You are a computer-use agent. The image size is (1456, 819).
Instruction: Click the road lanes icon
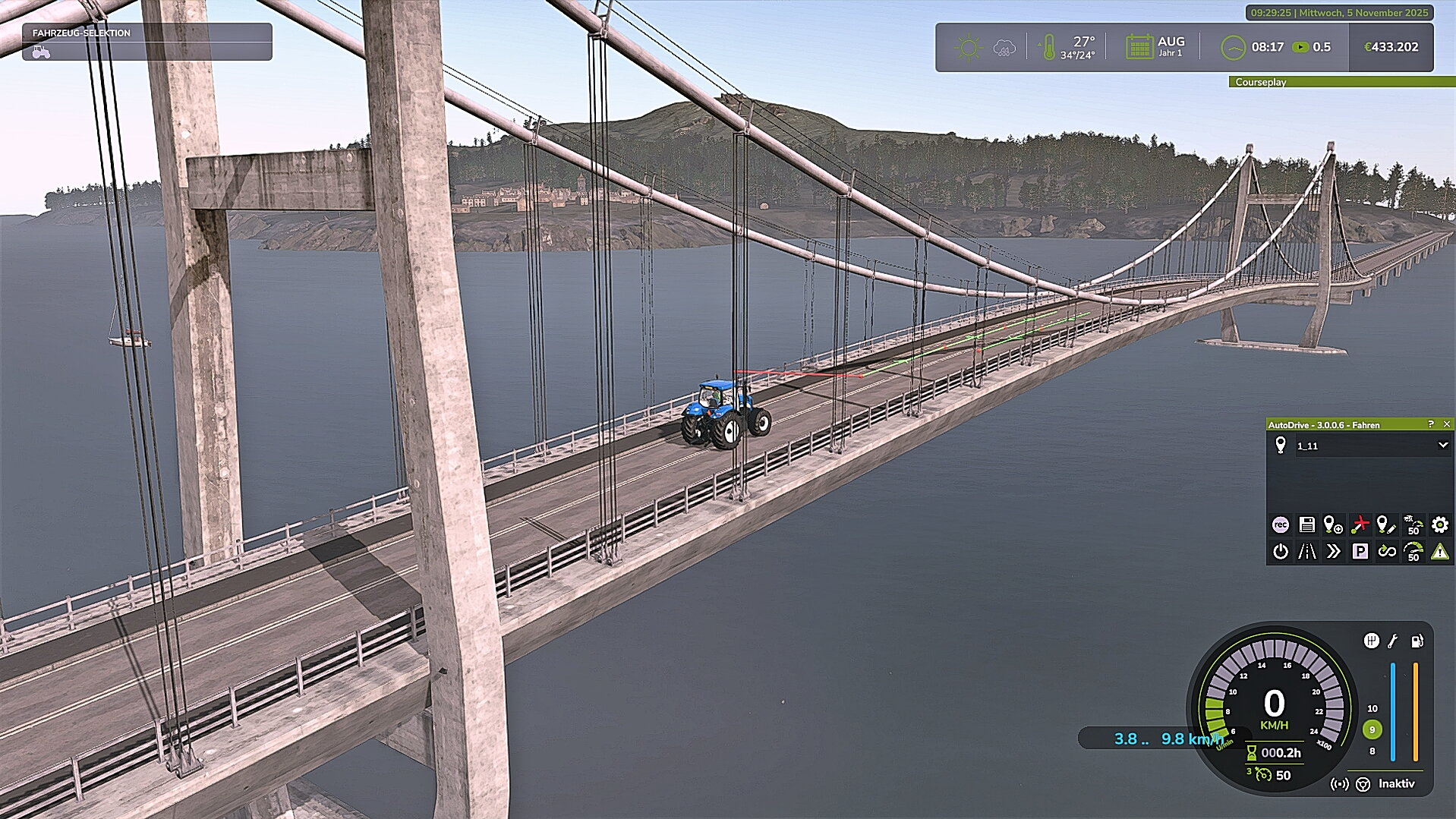(1306, 551)
